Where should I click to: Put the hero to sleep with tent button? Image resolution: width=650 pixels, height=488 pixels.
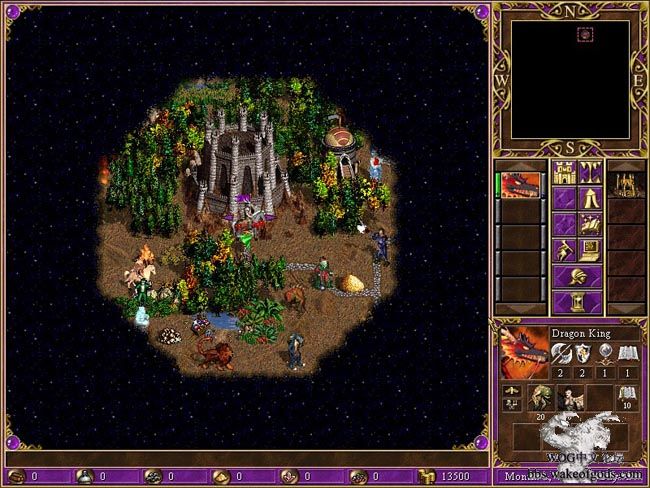point(590,197)
